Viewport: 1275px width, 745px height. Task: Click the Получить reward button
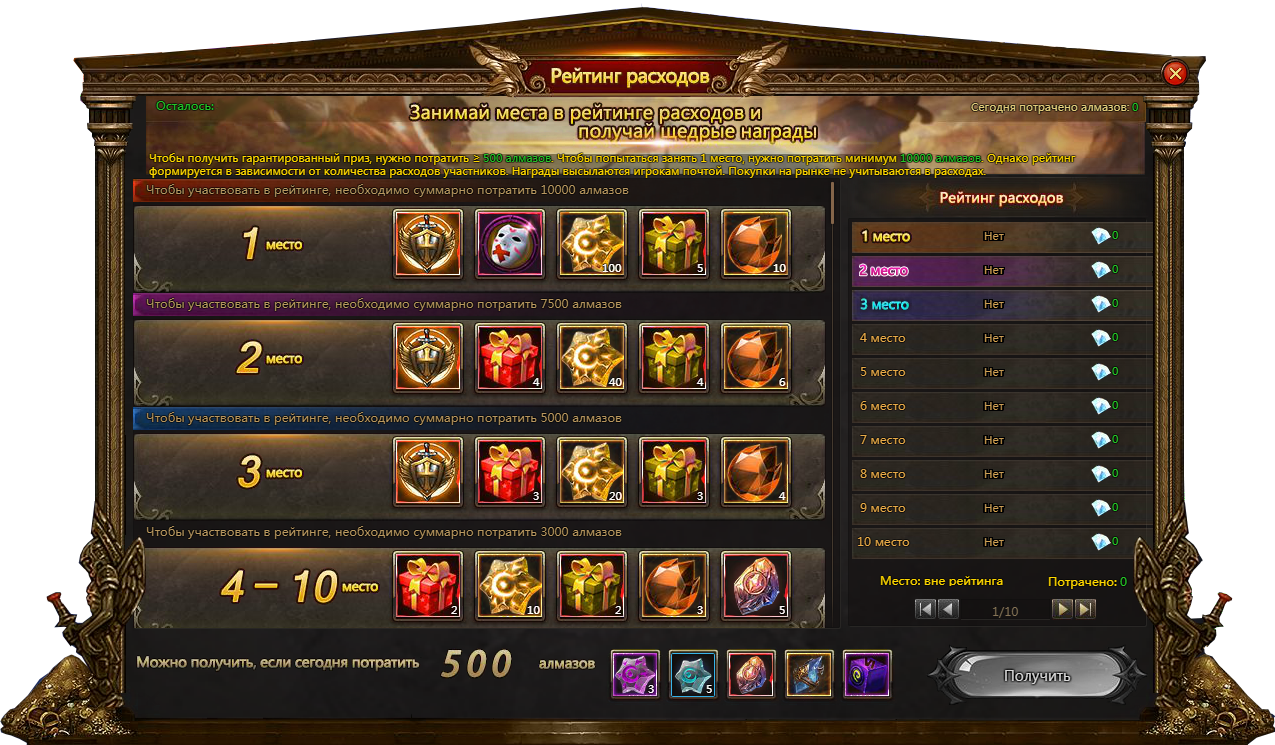click(1036, 676)
